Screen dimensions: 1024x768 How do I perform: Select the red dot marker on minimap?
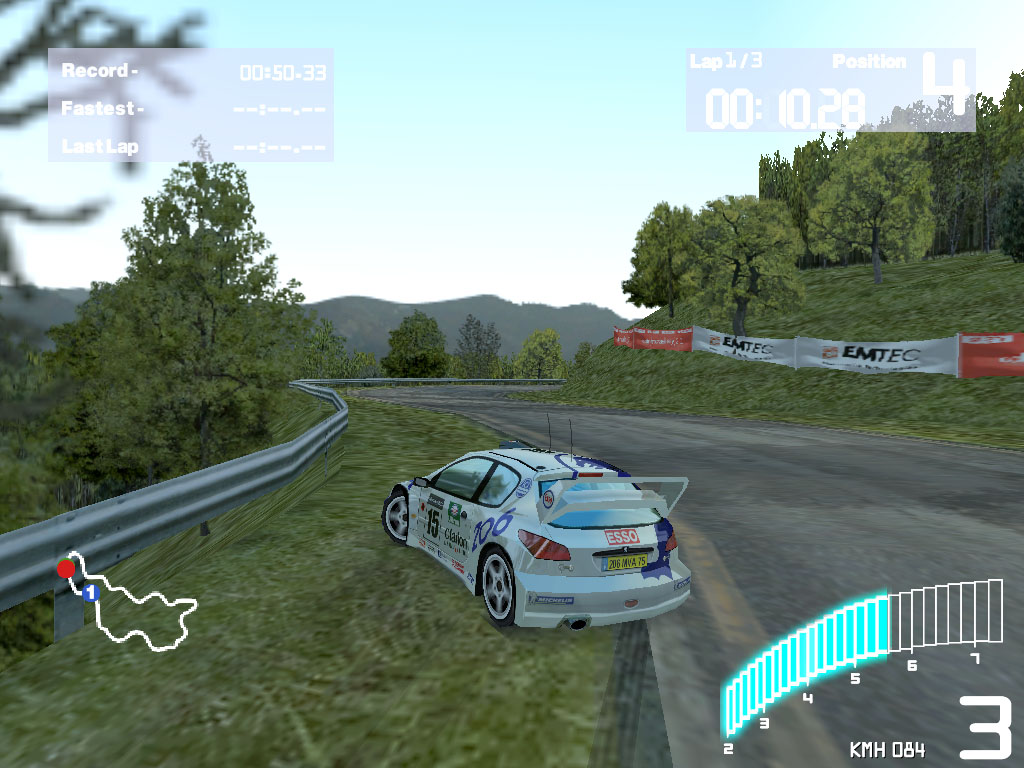pyautogui.click(x=66, y=568)
